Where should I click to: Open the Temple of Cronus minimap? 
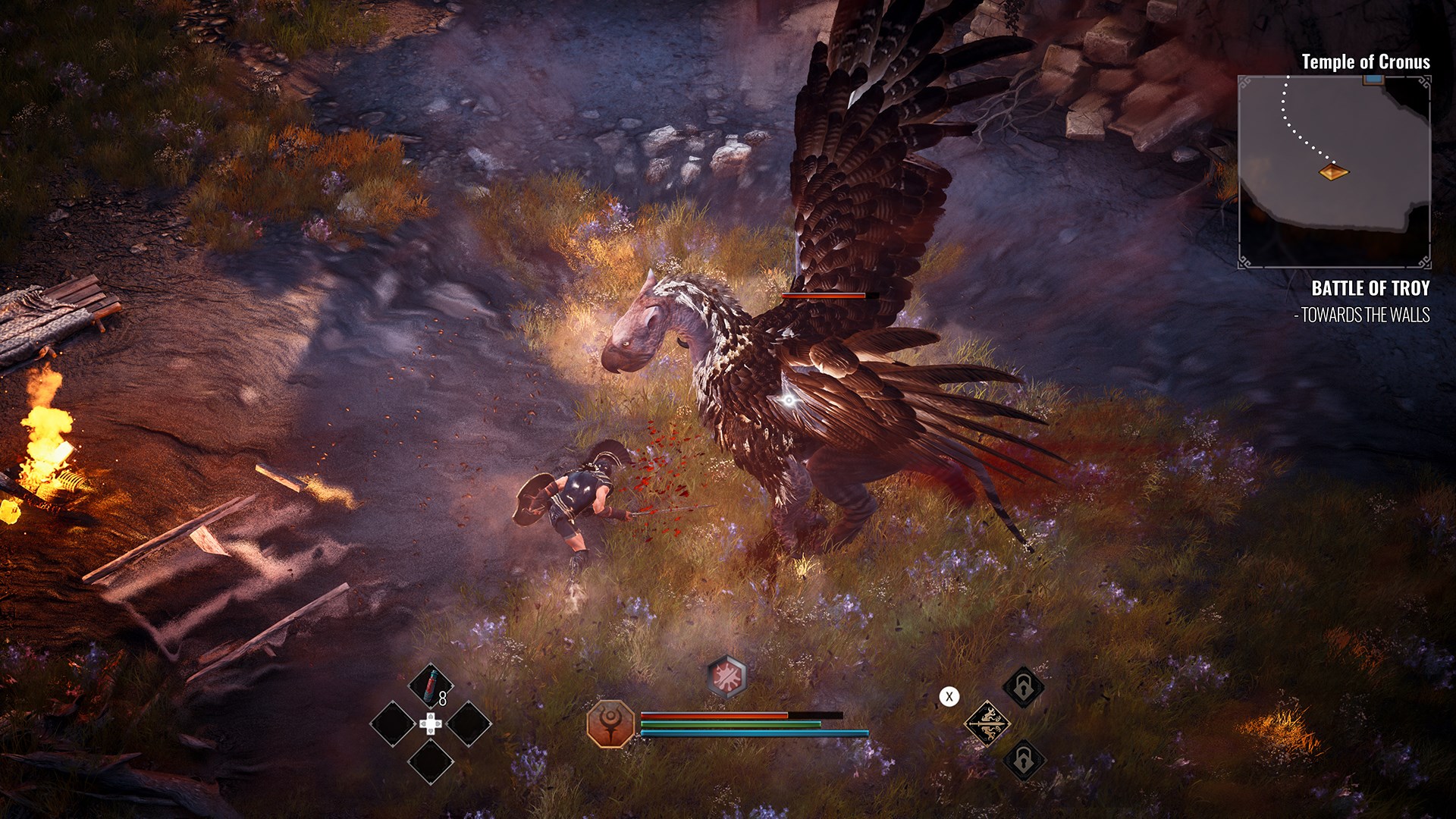pos(1334,171)
